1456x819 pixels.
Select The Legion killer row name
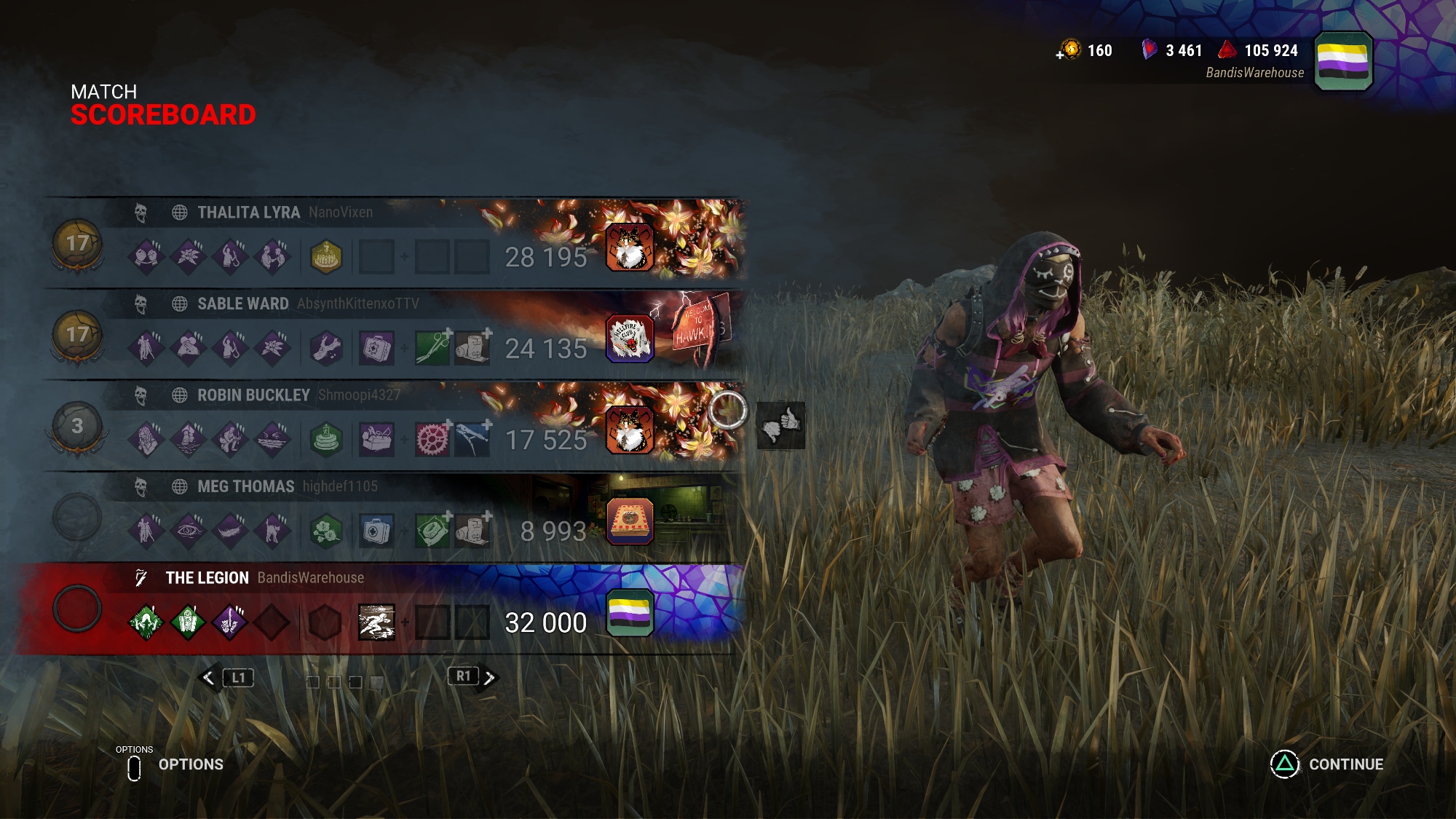coord(207,578)
